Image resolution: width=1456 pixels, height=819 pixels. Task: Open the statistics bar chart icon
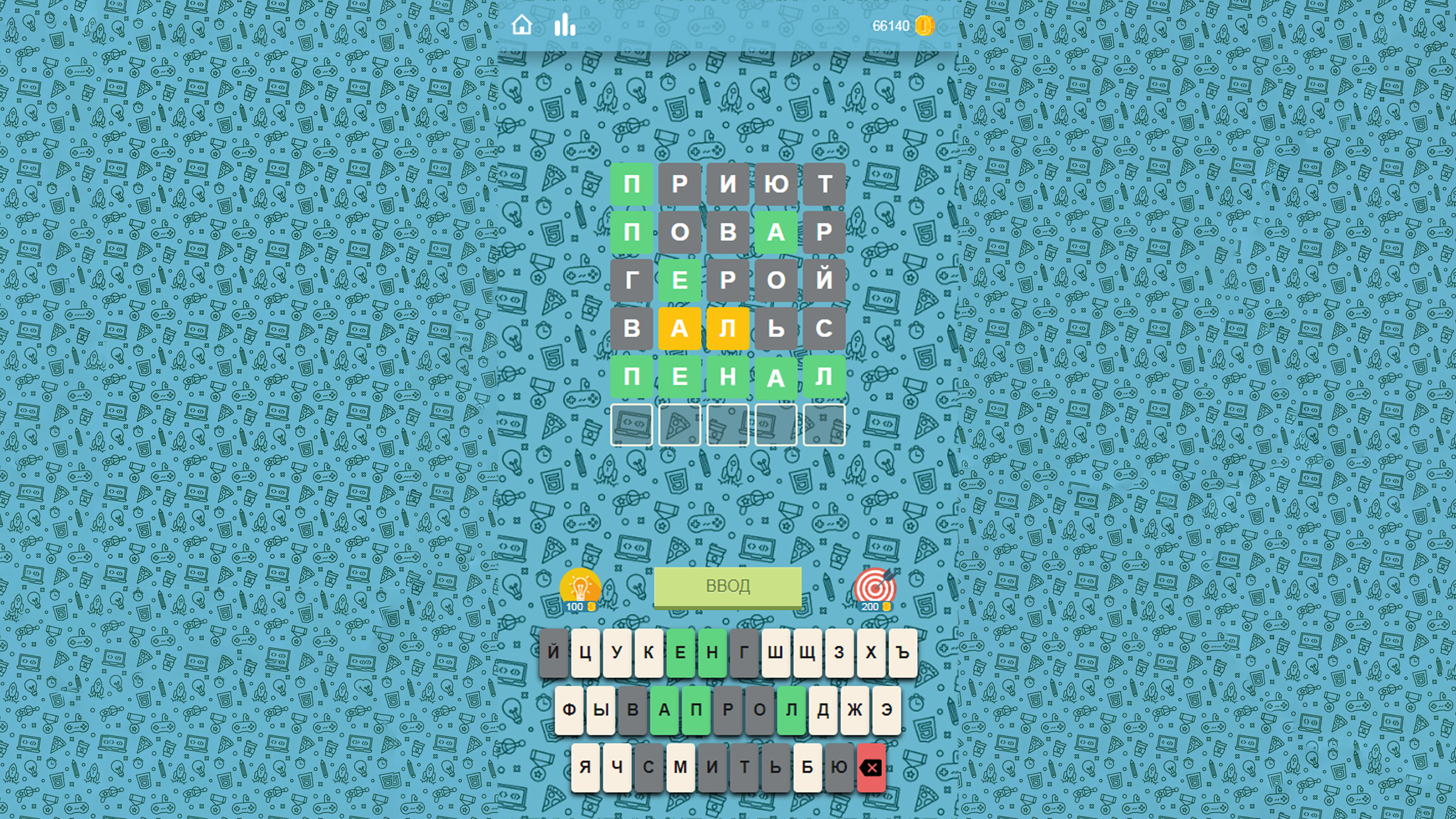(566, 24)
